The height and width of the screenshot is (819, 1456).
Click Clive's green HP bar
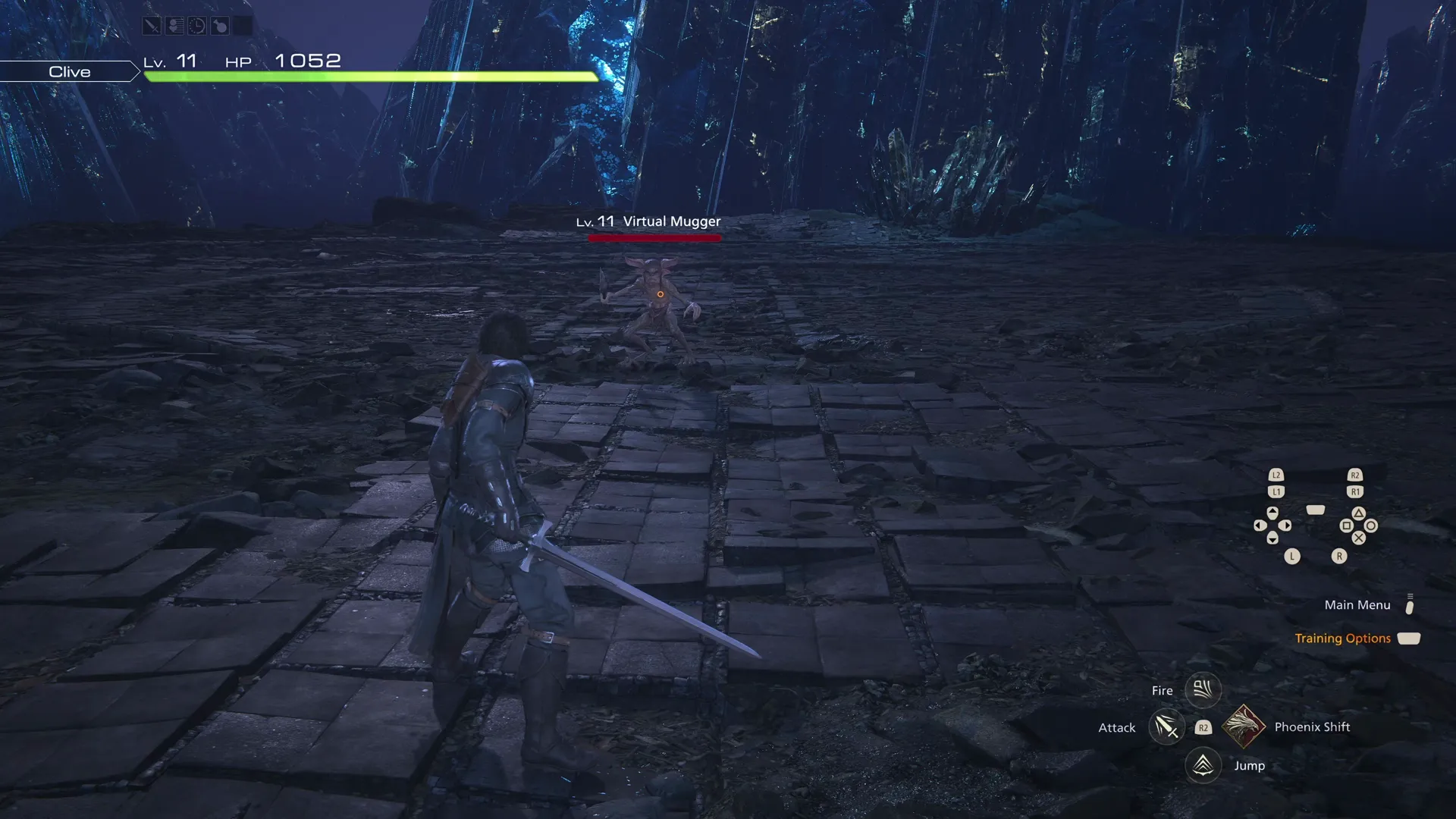click(372, 75)
